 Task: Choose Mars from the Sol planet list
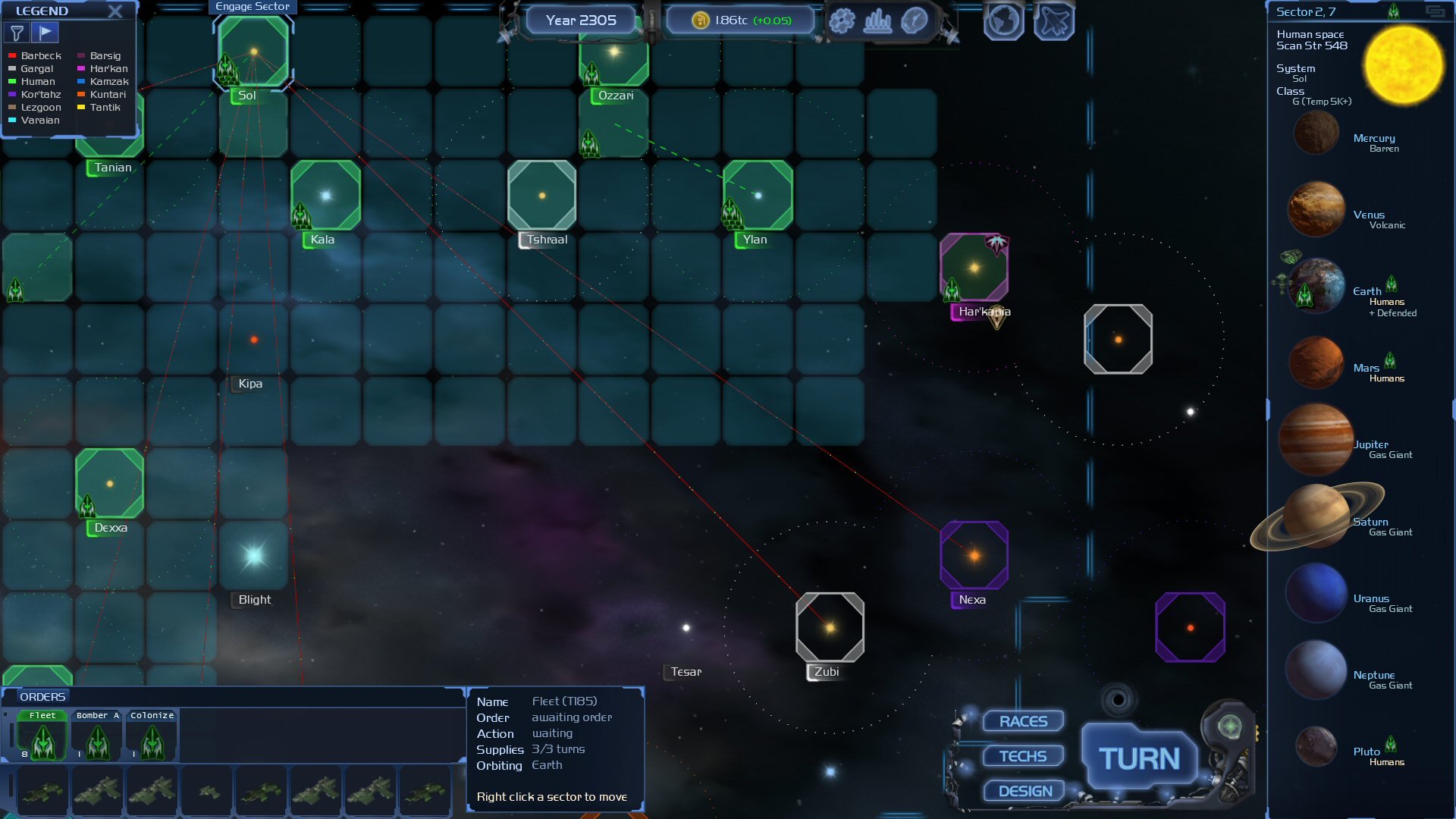tap(1316, 362)
